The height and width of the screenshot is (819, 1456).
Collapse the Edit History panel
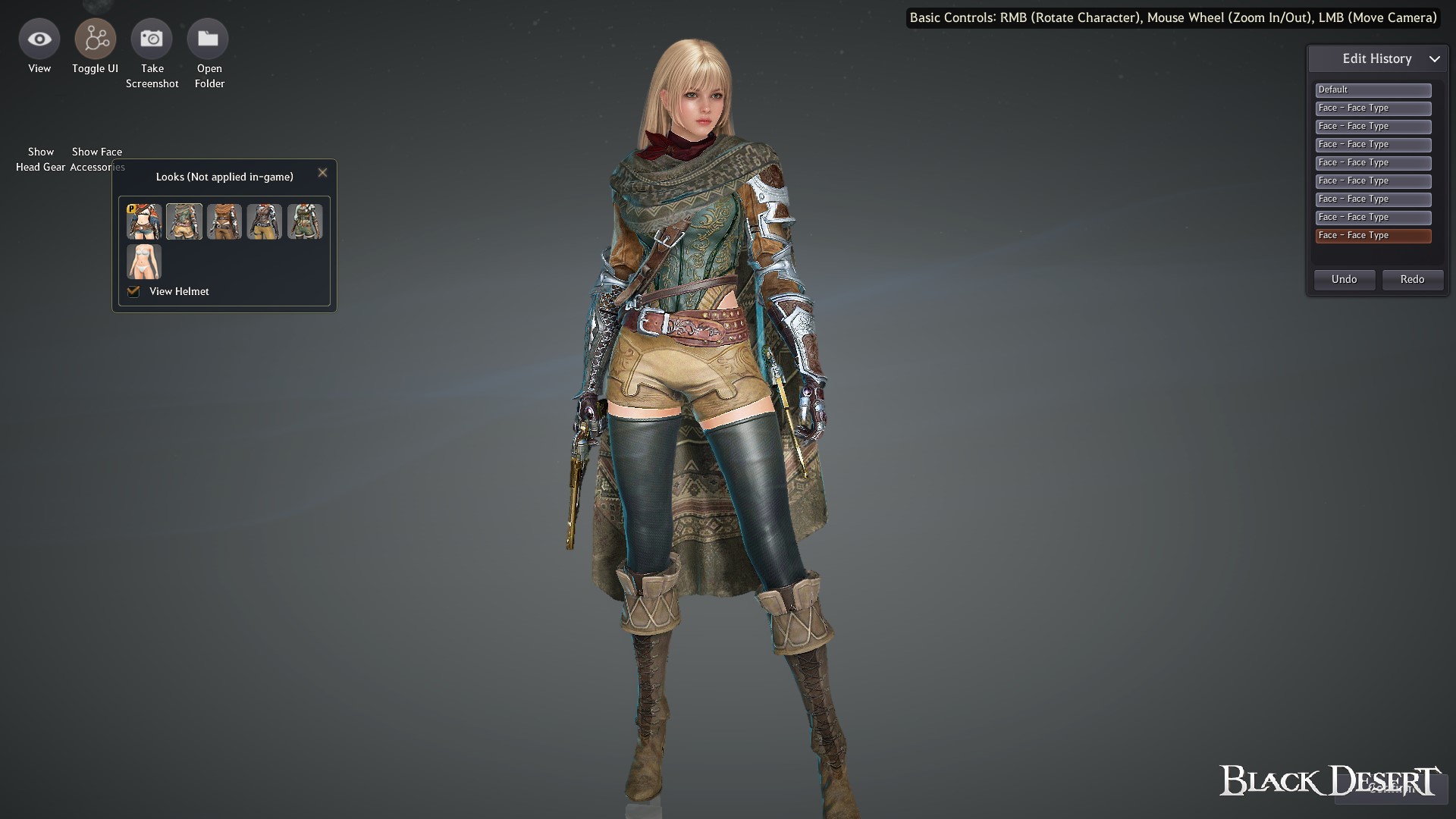pos(1436,58)
